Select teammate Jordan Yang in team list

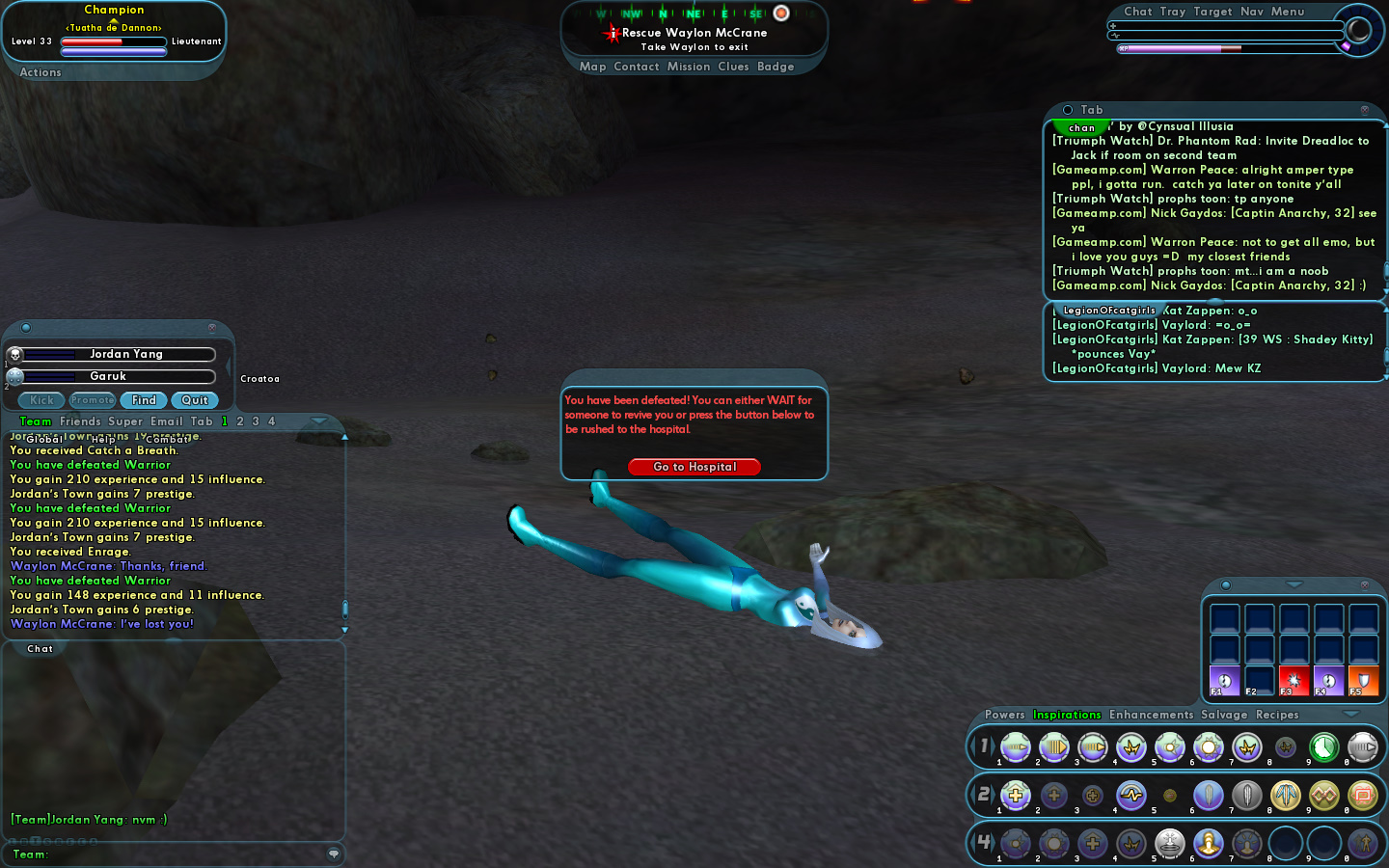[x=126, y=354]
